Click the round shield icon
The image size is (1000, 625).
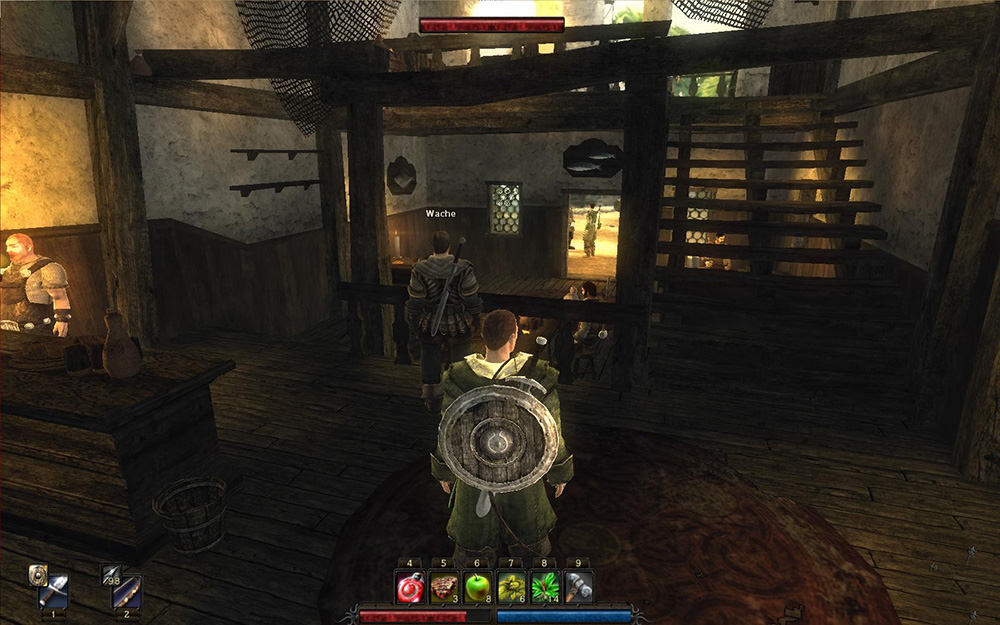point(38,573)
